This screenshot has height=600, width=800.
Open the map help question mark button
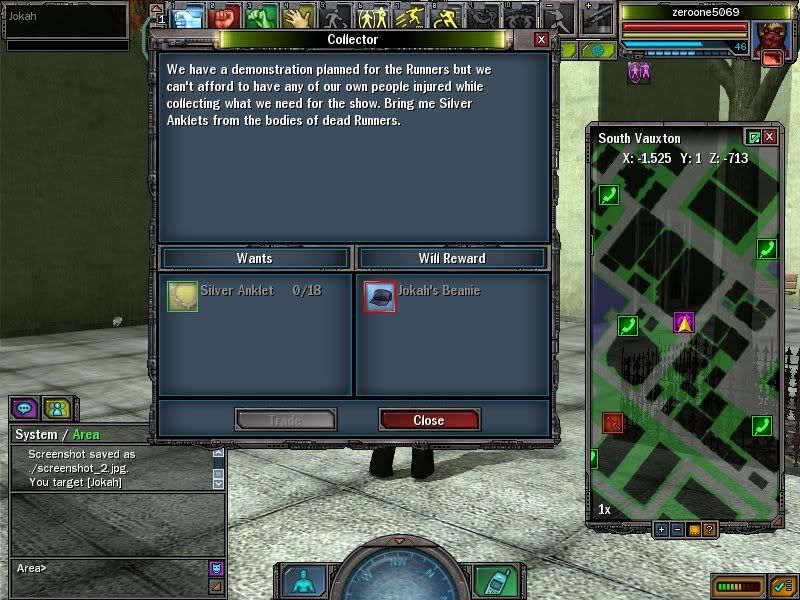click(709, 530)
